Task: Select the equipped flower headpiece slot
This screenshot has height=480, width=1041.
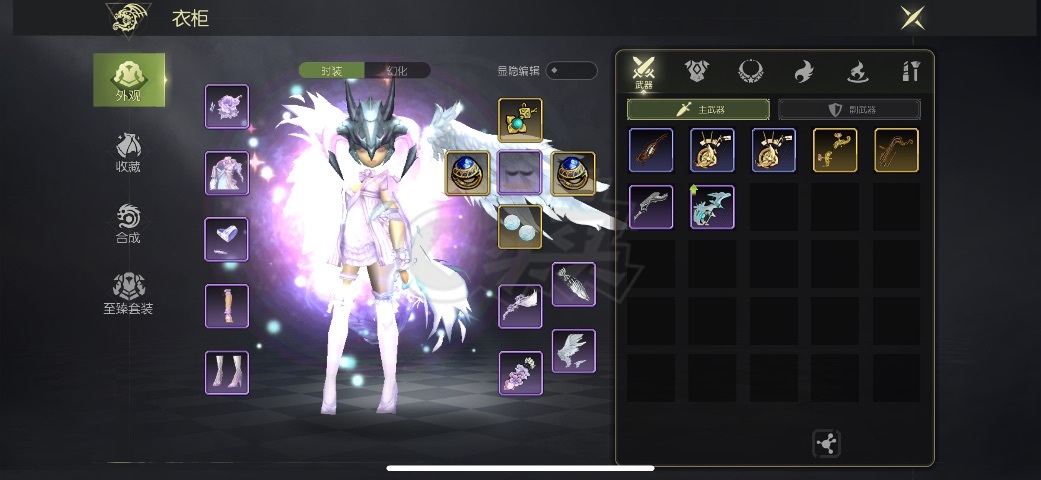Action: 227,107
